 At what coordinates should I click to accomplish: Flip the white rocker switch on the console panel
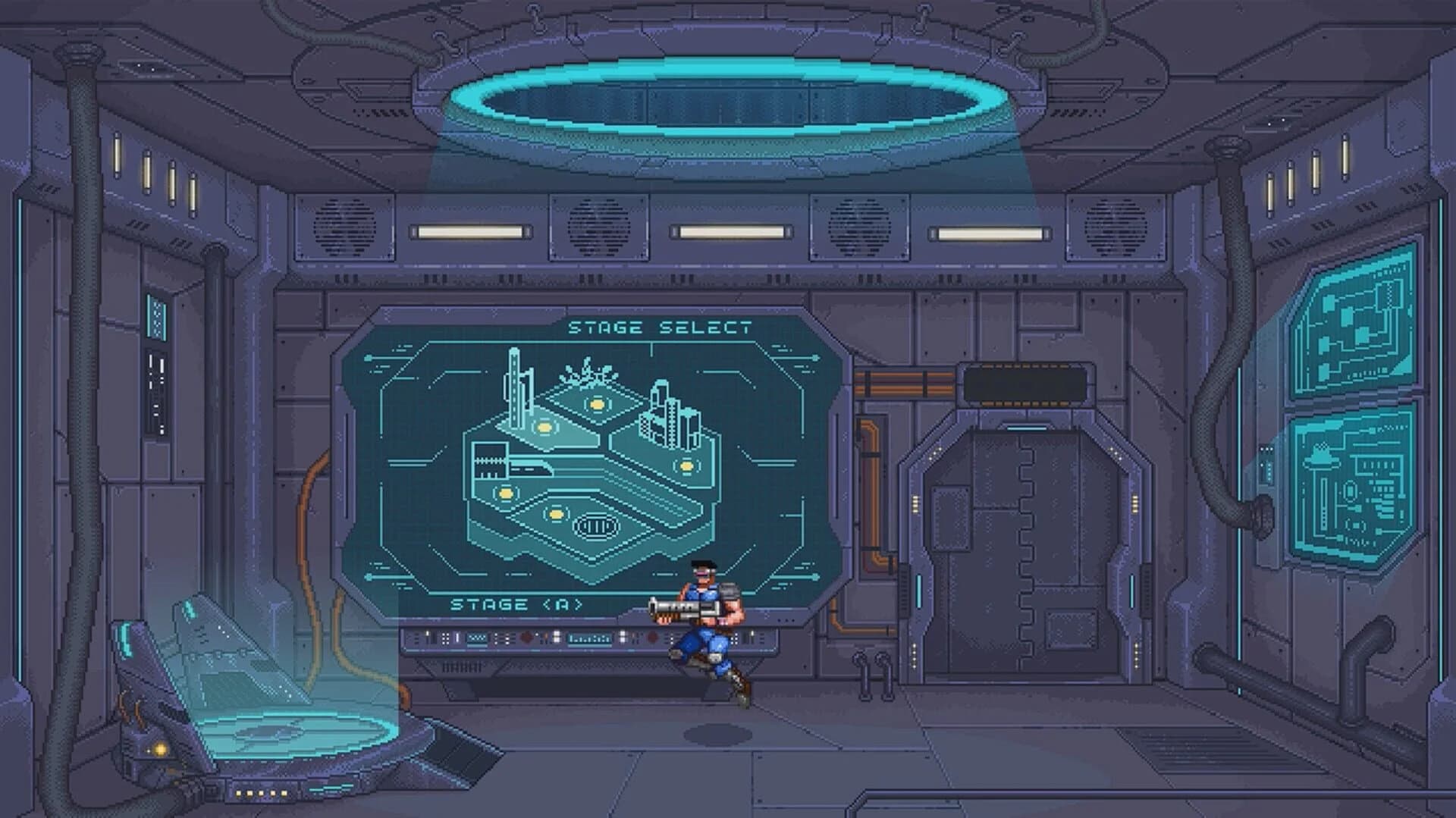tap(556, 635)
